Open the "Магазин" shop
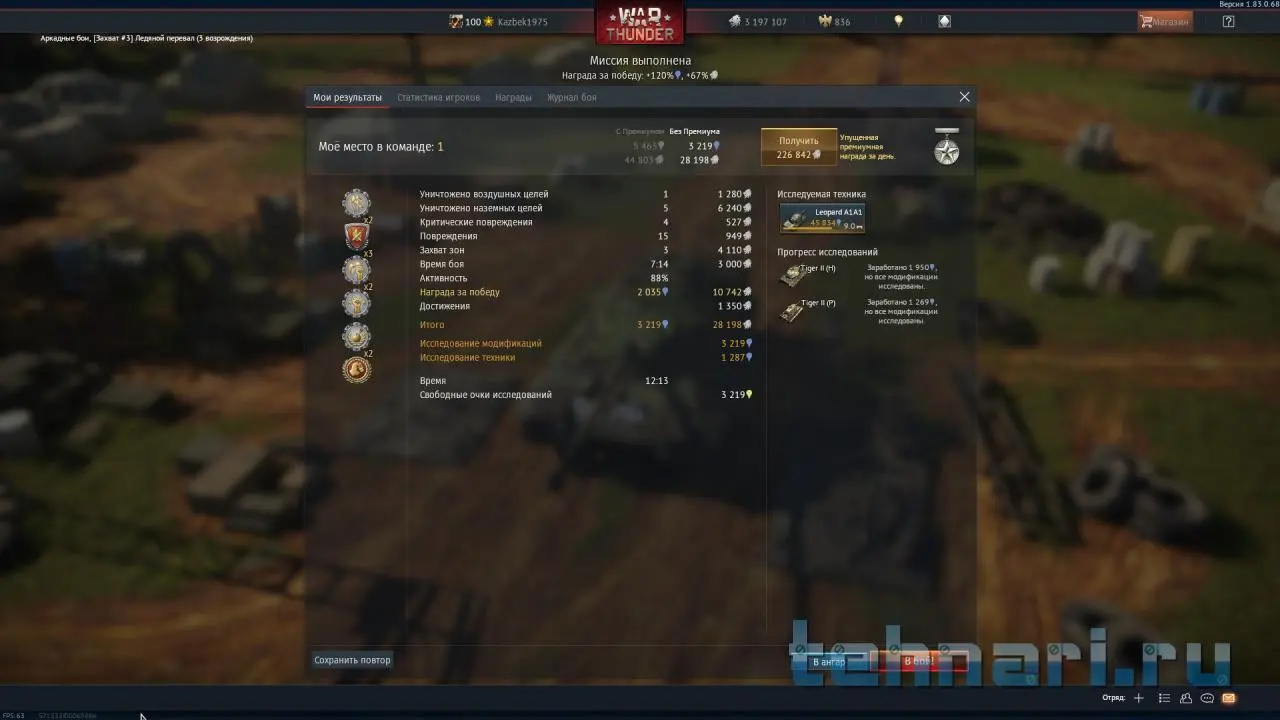 coord(1165,21)
